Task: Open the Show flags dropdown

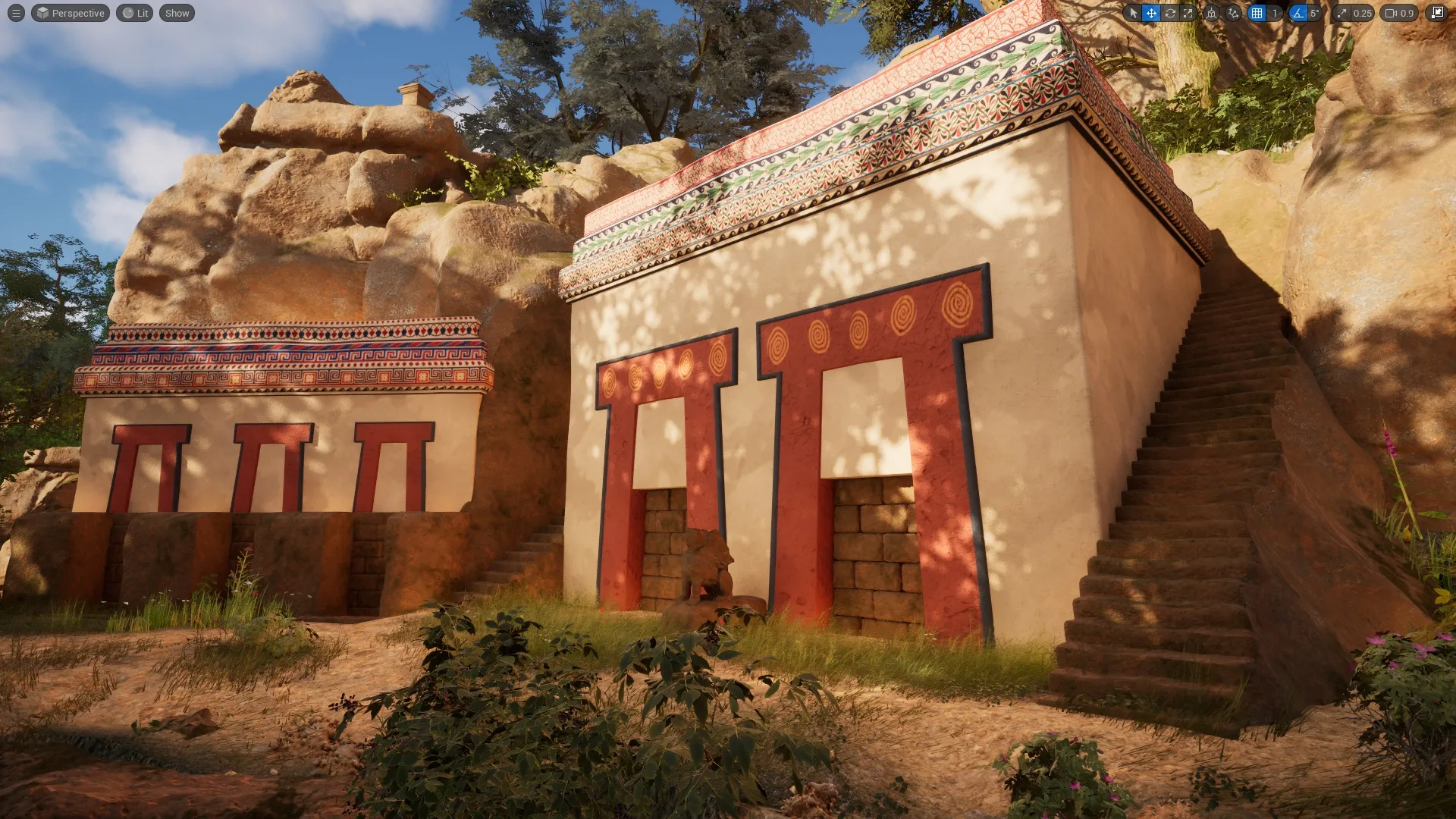Action: (177, 13)
